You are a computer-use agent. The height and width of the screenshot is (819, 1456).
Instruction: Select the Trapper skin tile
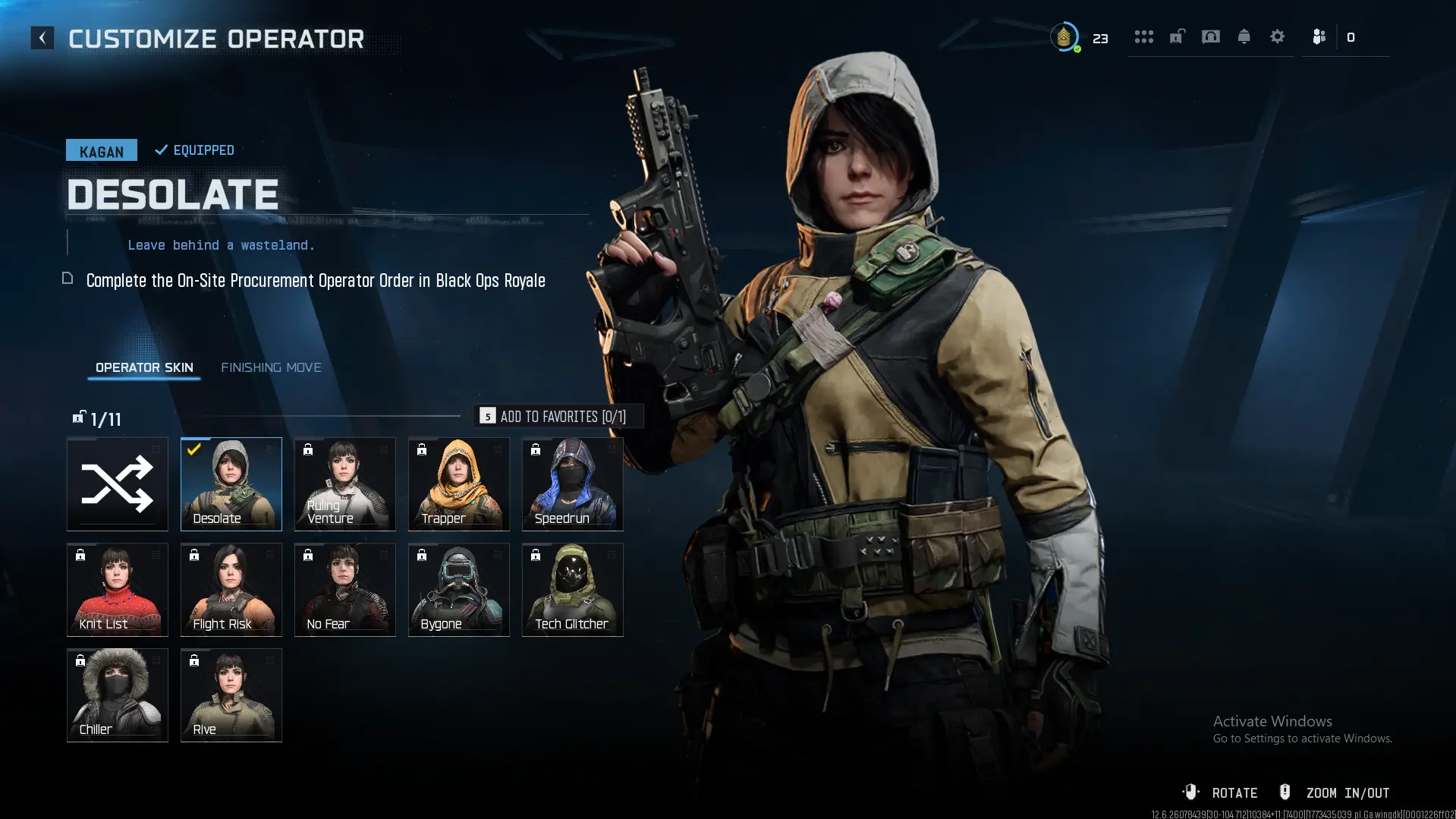click(459, 484)
